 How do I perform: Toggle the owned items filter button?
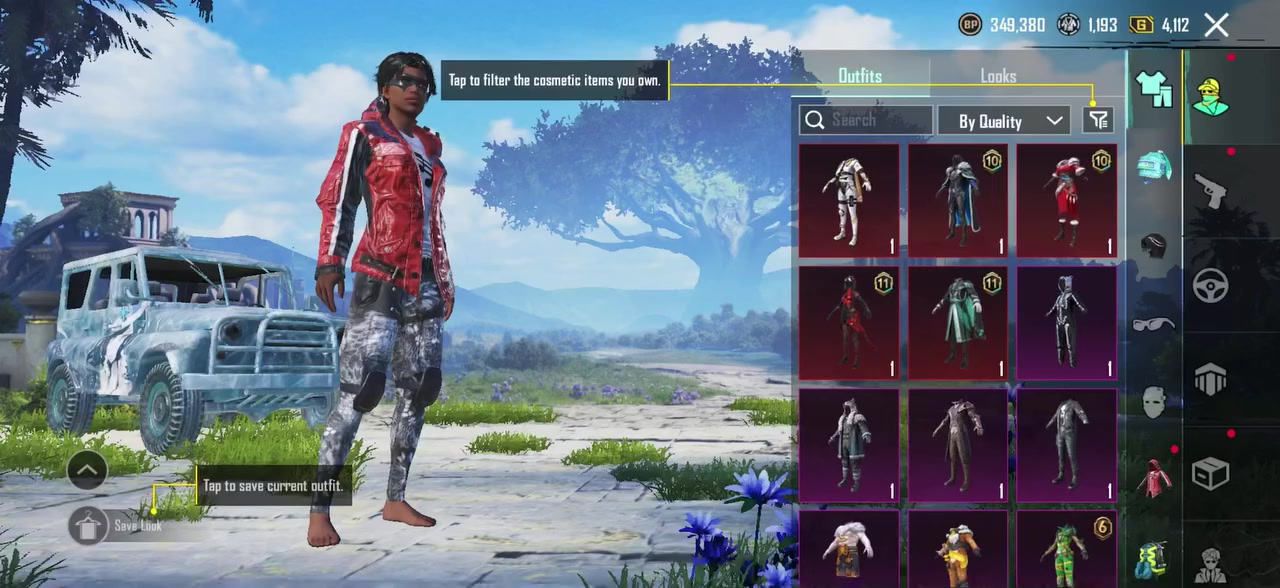click(x=1098, y=120)
